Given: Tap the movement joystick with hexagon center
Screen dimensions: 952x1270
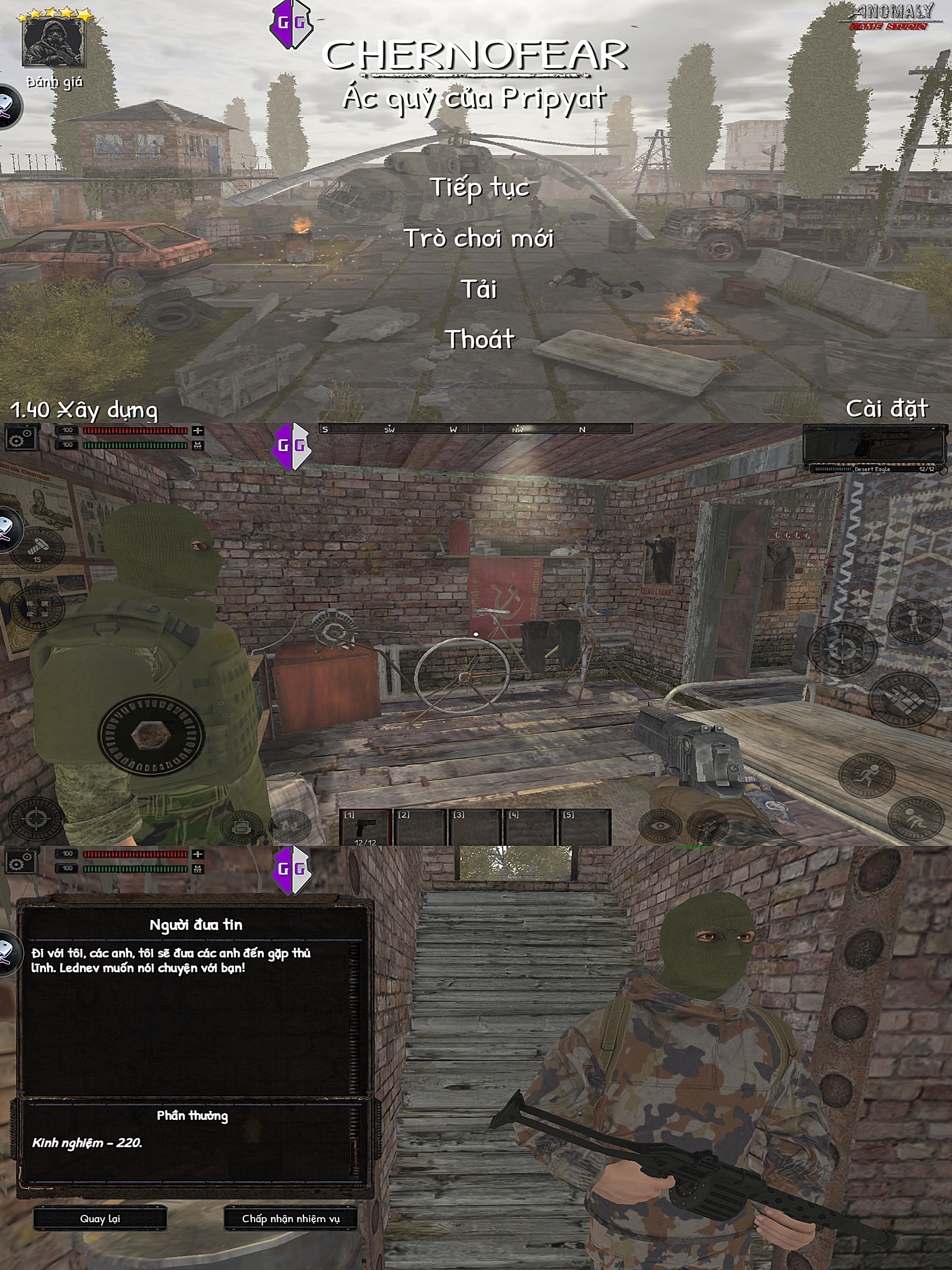Looking at the screenshot, I should point(152,736).
